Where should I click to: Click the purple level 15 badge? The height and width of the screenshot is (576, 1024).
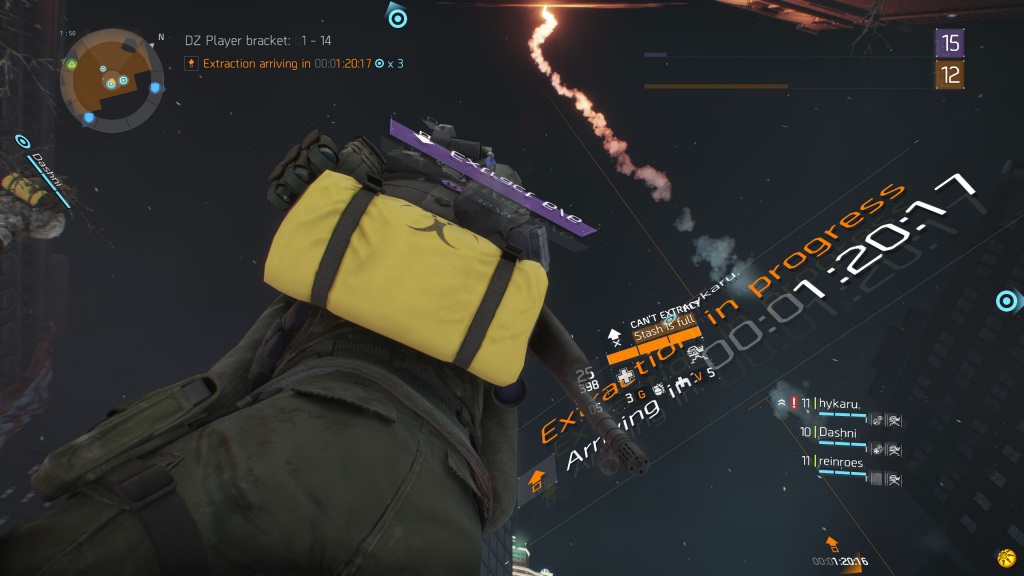coord(949,42)
